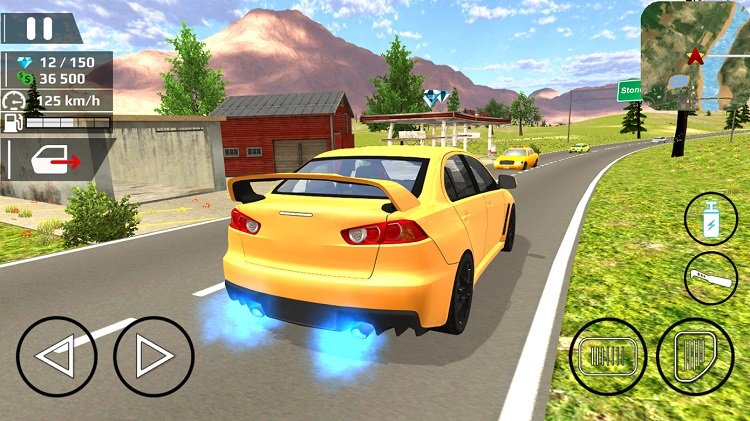
Task: Activate the nitro boost bottle
Action: tap(711, 218)
